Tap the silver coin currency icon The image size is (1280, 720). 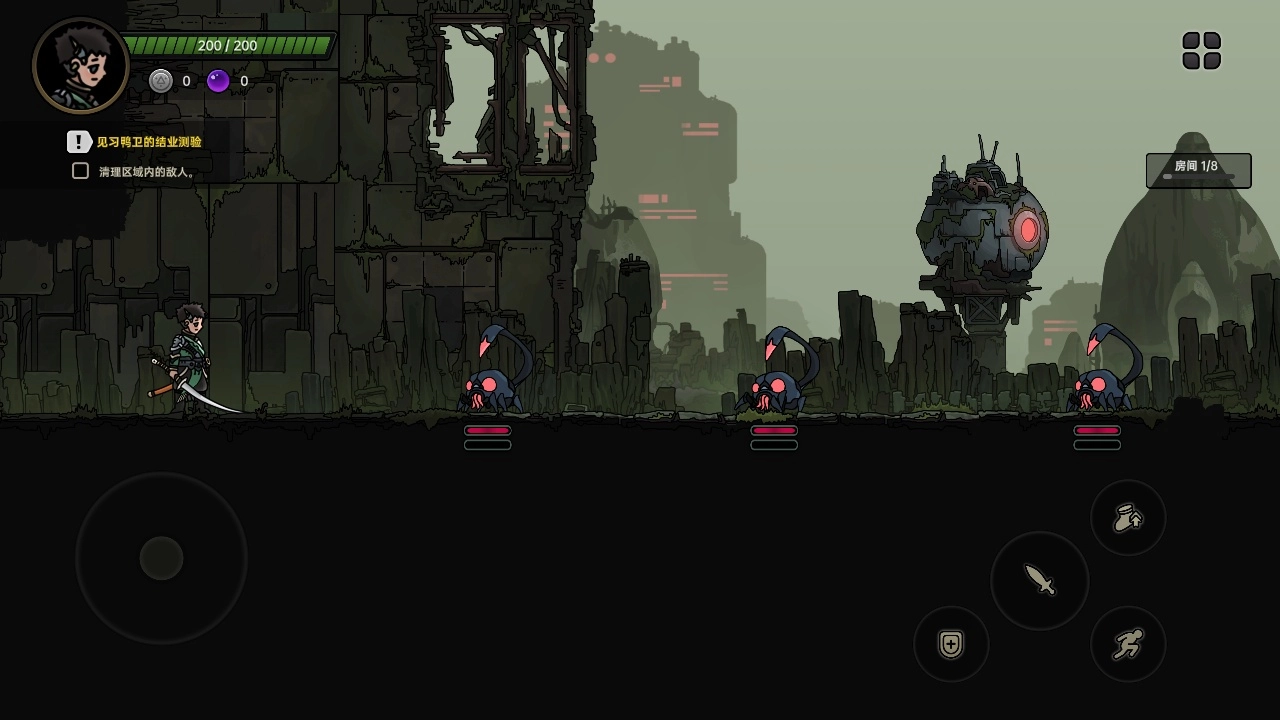tap(161, 81)
